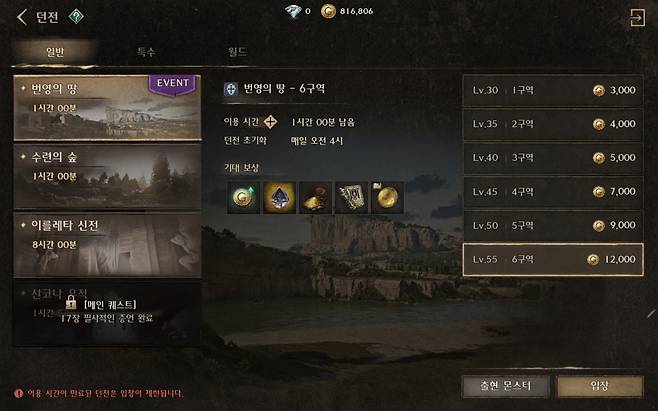Enter the dungeon with 입장
This screenshot has width=658, height=411.
tap(600, 386)
